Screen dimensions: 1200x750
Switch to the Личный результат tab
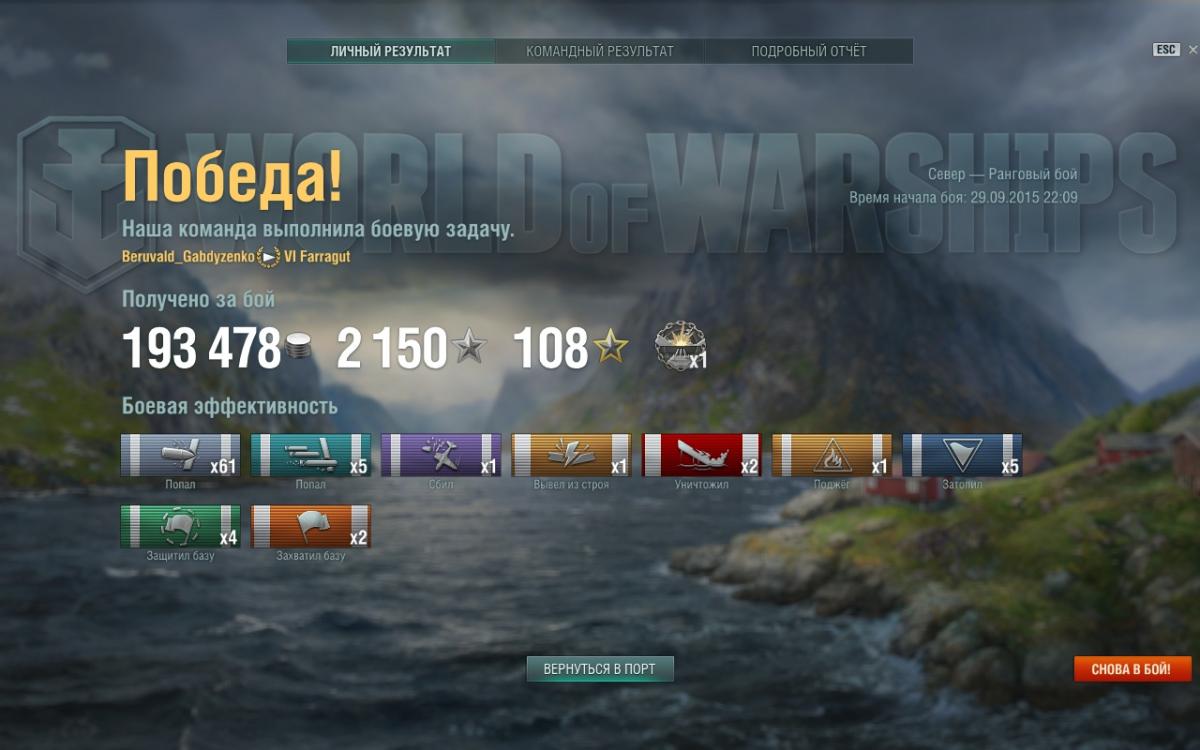click(391, 51)
